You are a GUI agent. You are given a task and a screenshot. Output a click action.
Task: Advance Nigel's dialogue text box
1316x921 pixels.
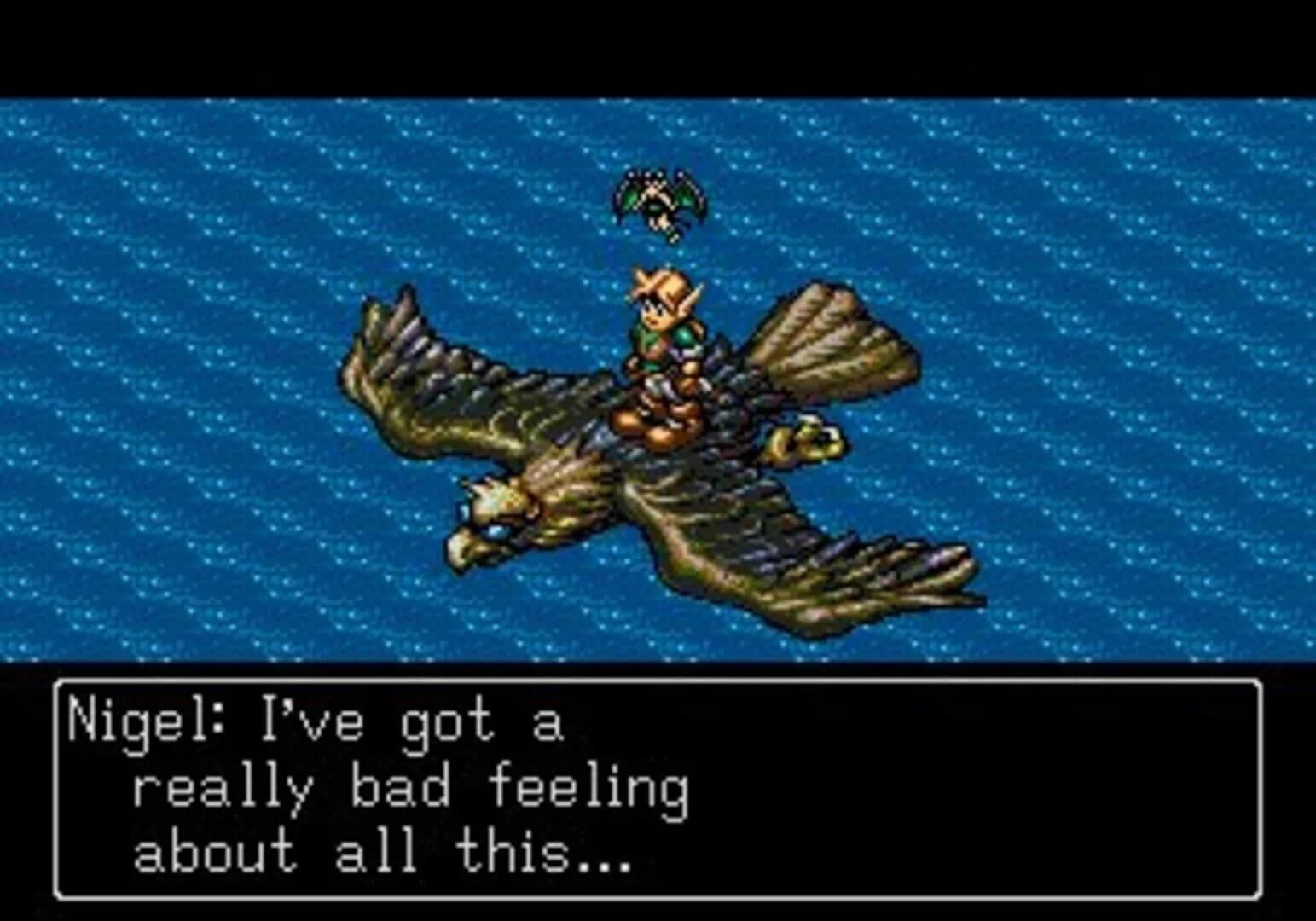658,788
